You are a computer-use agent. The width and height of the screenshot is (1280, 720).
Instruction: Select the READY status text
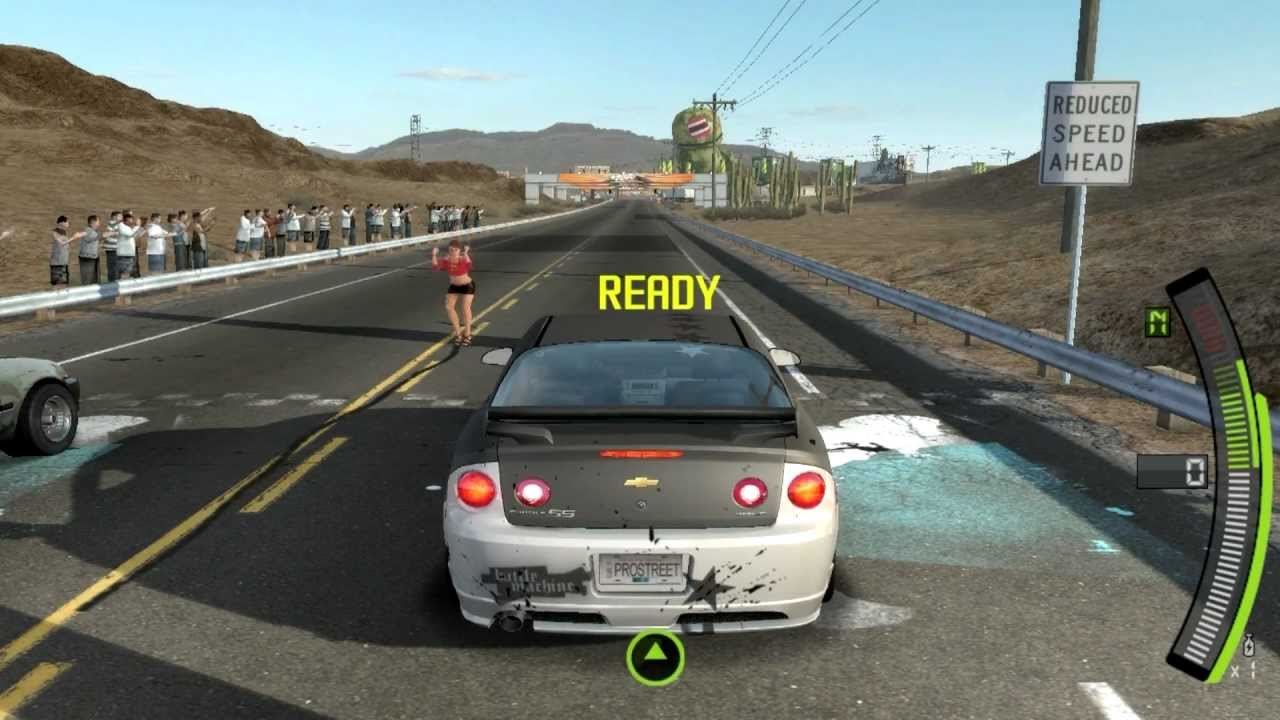(x=657, y=292)
